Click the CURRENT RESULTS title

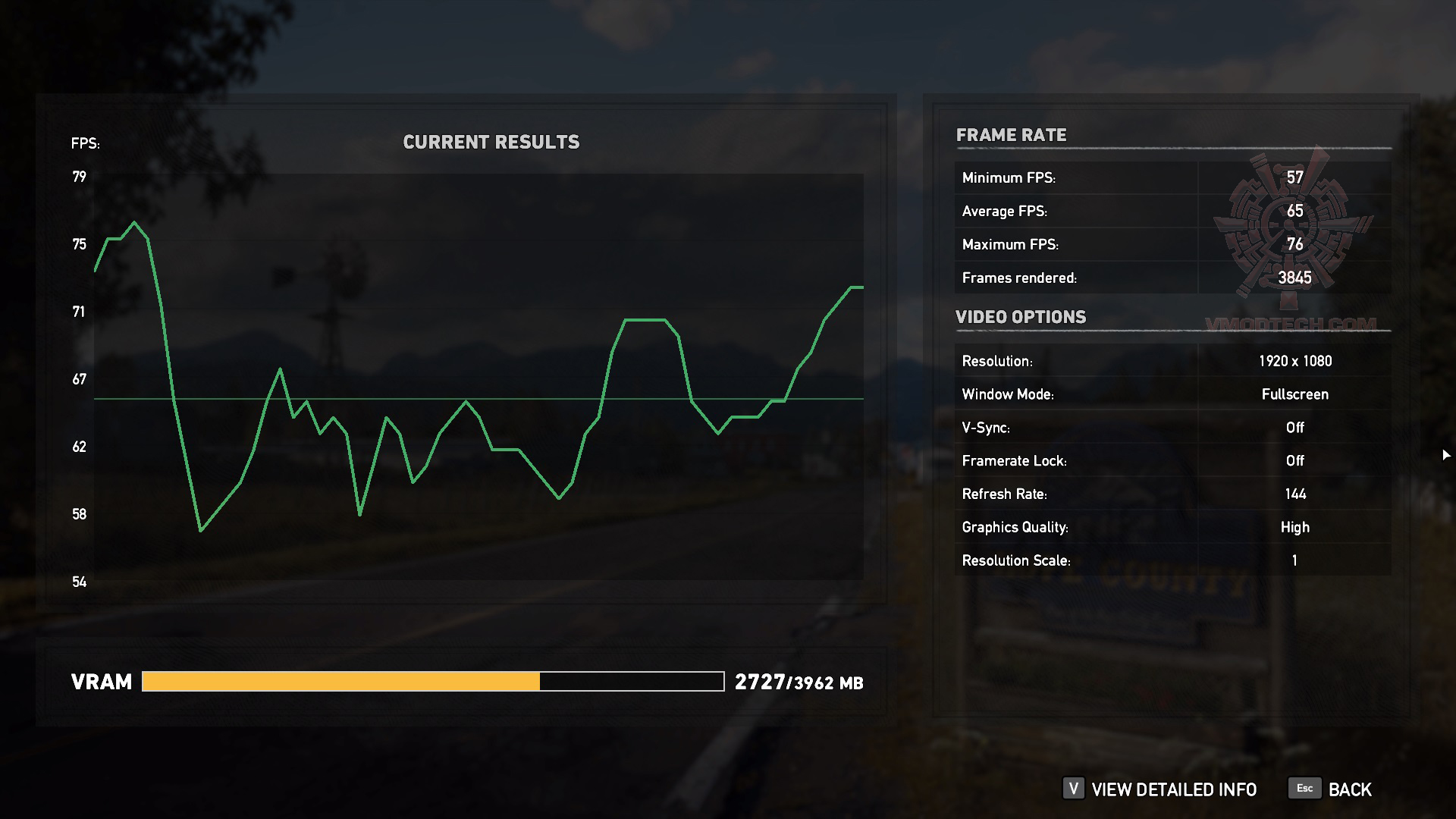(492, 141)
